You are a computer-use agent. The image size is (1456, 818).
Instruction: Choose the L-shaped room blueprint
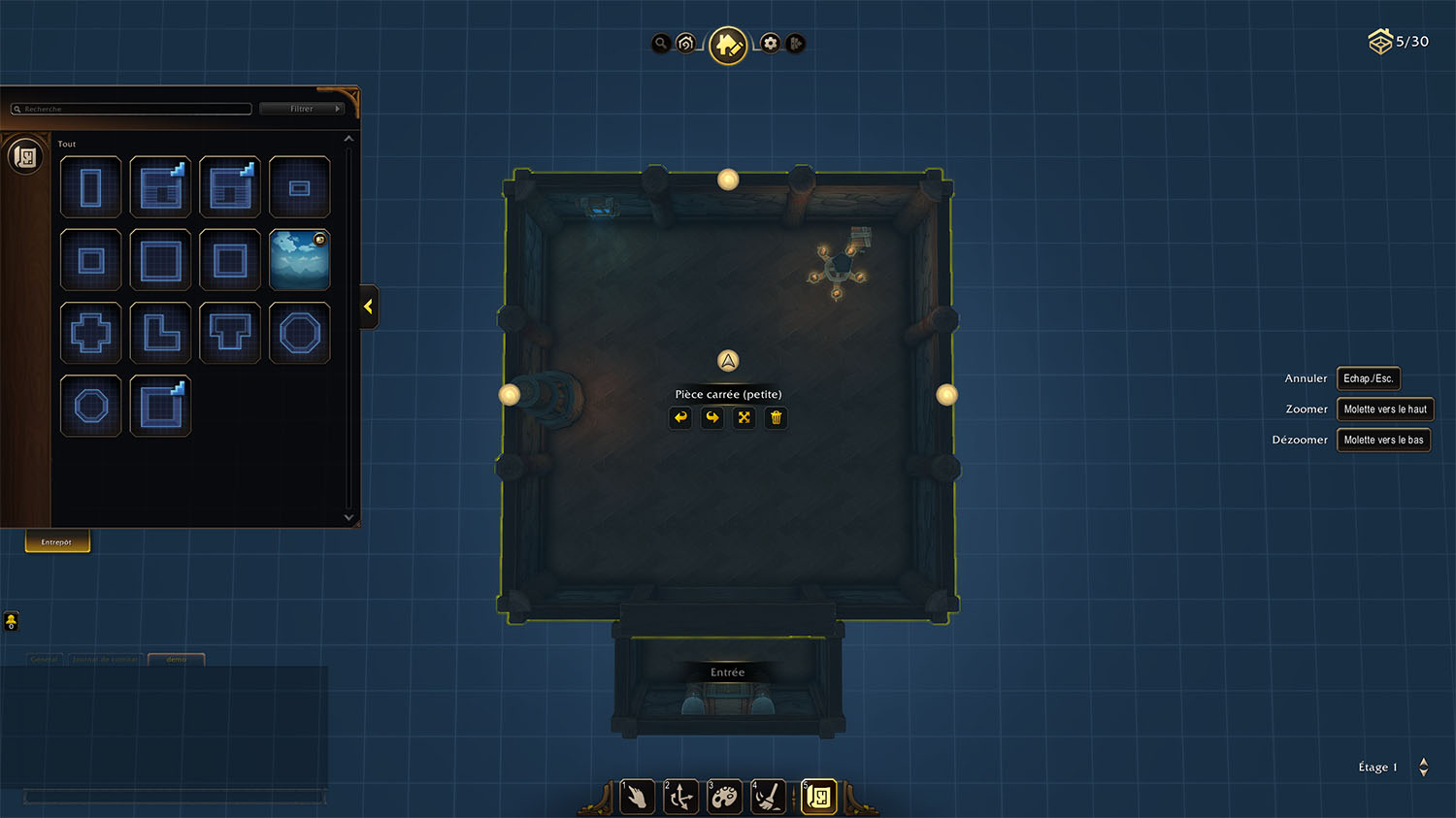[x=160, y=333]
